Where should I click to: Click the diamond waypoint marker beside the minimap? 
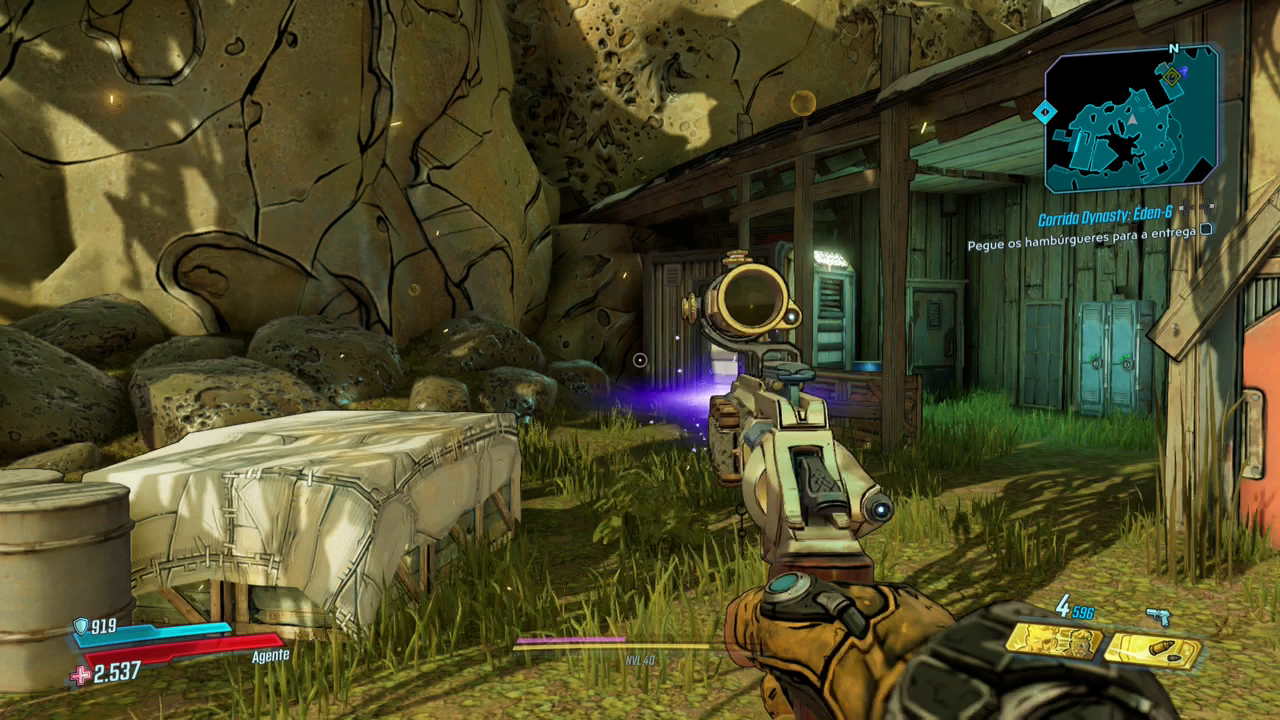coord(1044,112)
